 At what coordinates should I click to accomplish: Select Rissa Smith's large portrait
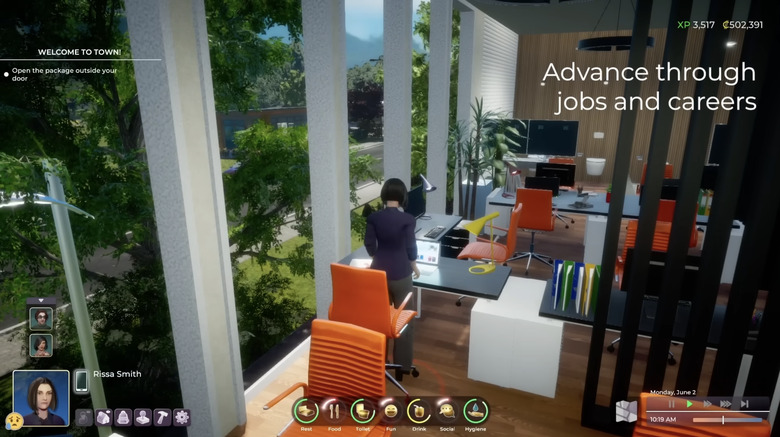[x=41, y=398]
